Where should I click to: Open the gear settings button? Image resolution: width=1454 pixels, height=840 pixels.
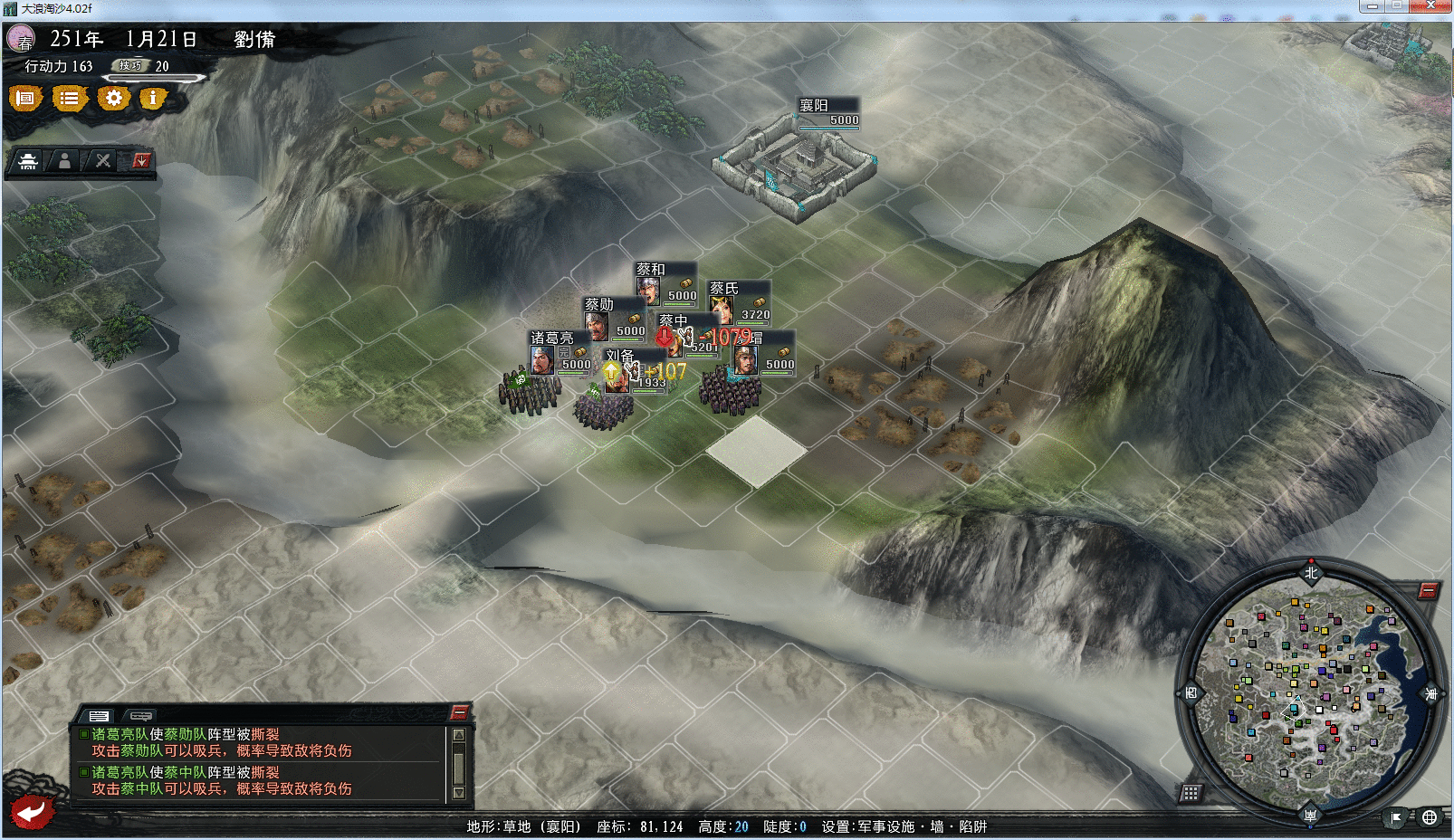click(113, 98)
